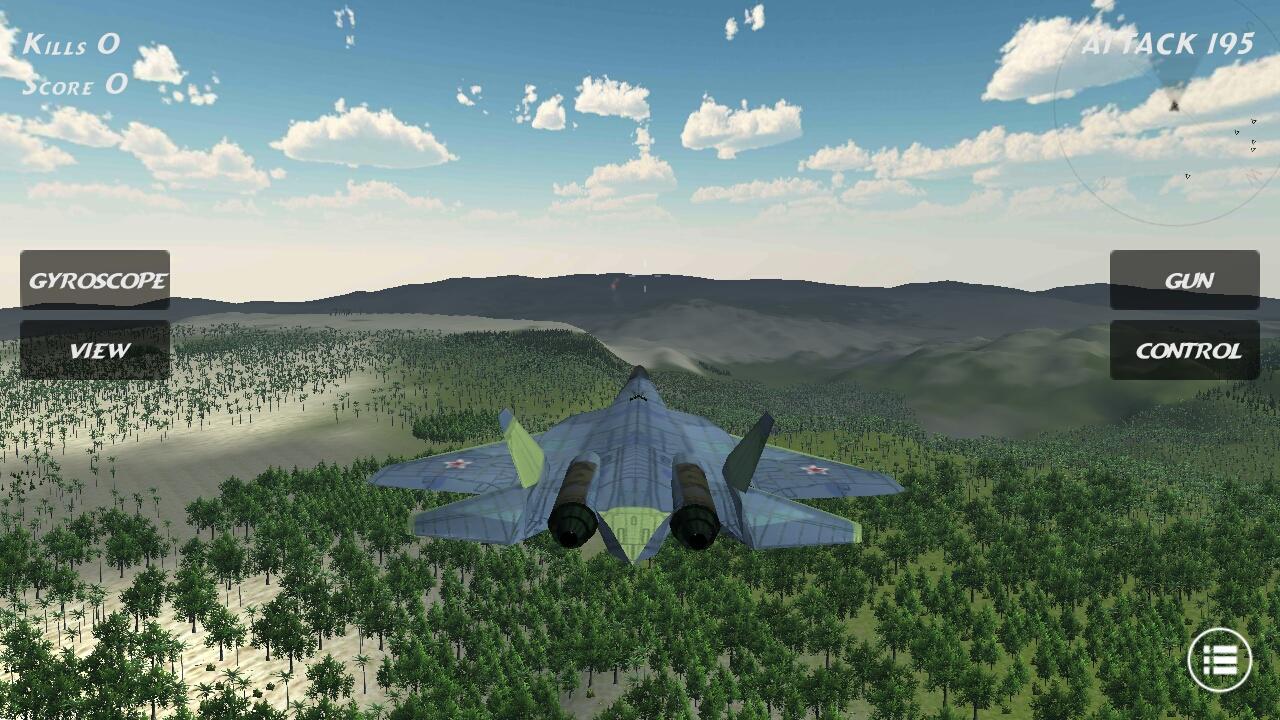
Task: Change camera with the VIEW button
Action: (x=96, y=351)
